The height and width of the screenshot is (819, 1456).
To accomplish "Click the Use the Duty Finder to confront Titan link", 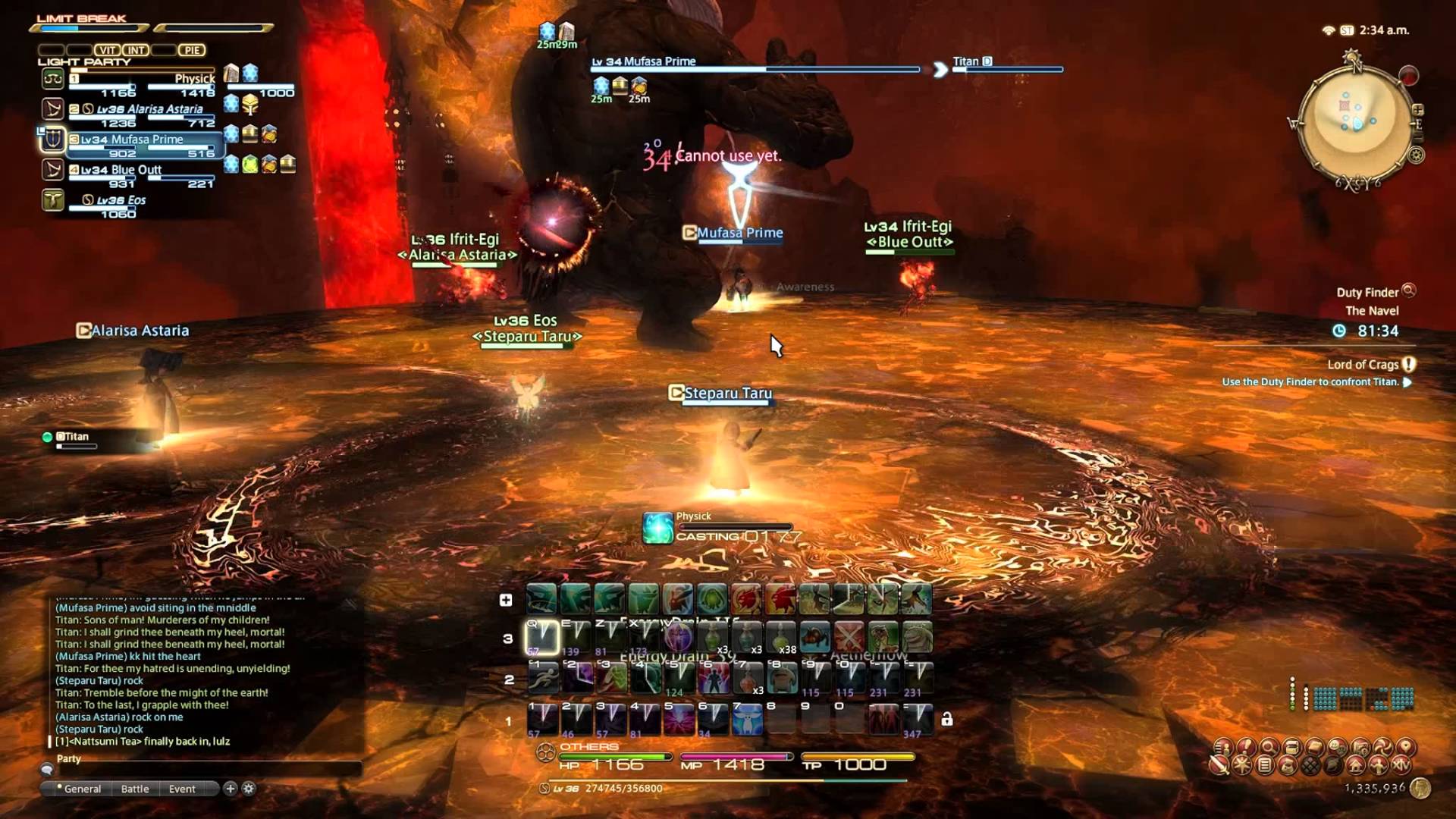I will tap(1313, 382).
